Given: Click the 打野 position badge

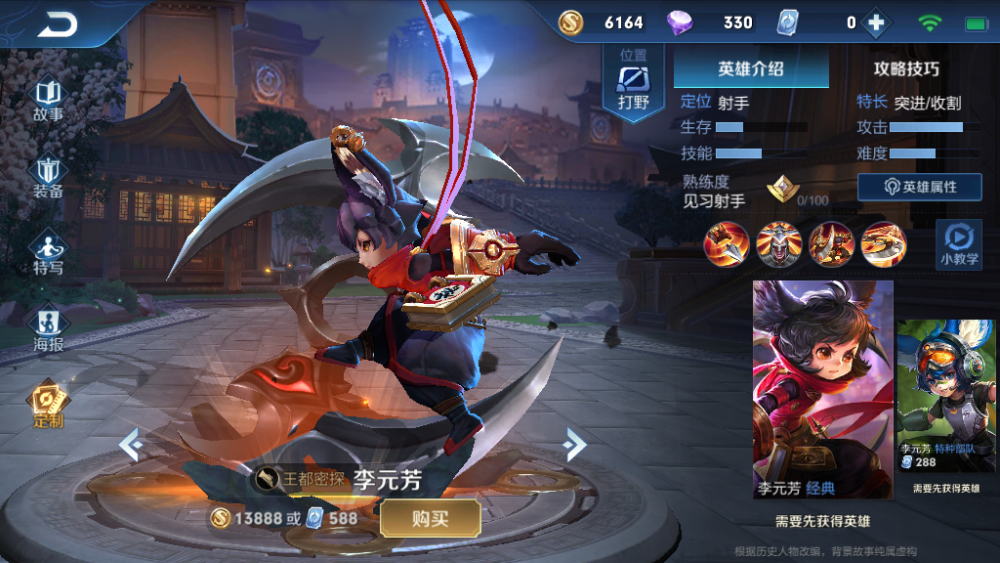Looking at the screenshot, I should [x=633, y=84].
